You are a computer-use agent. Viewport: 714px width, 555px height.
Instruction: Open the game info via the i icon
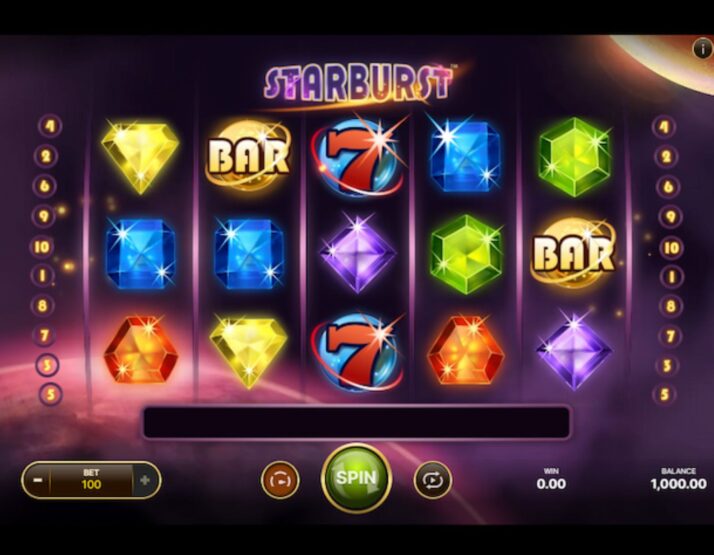tap(701, 47)
